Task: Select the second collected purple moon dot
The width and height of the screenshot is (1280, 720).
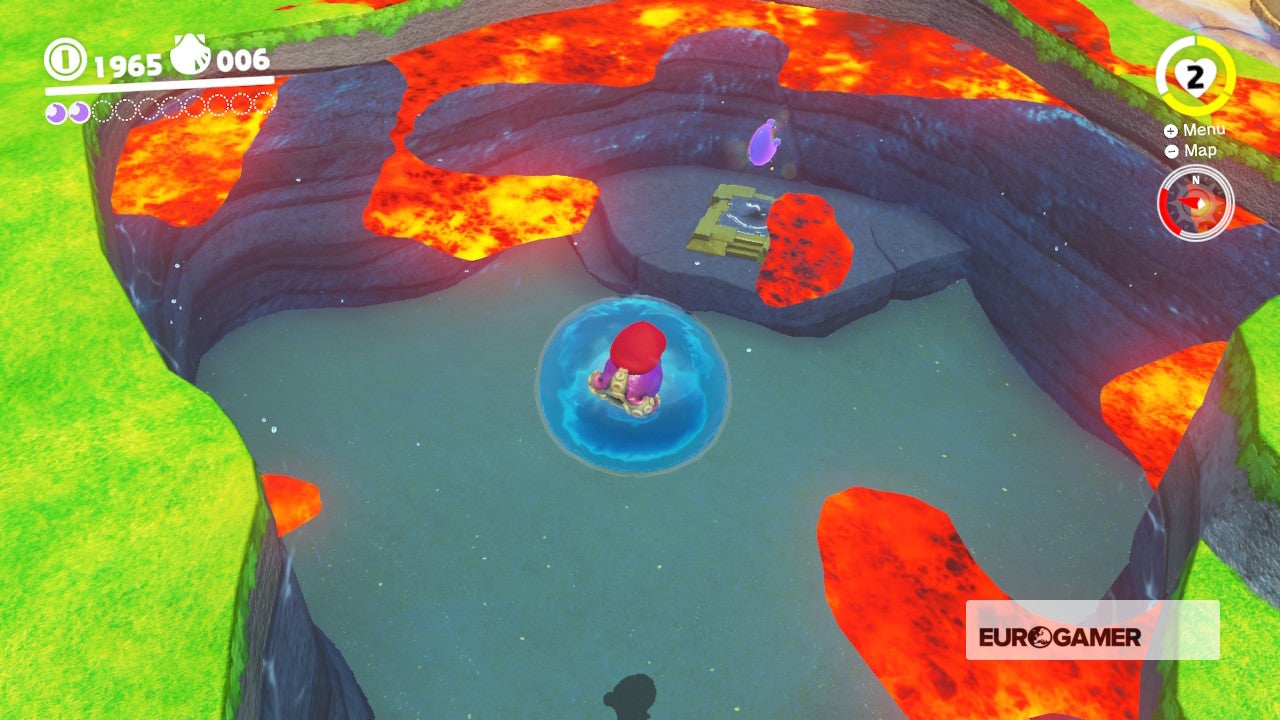Action: pyautogui.click(x=77, y=111)
